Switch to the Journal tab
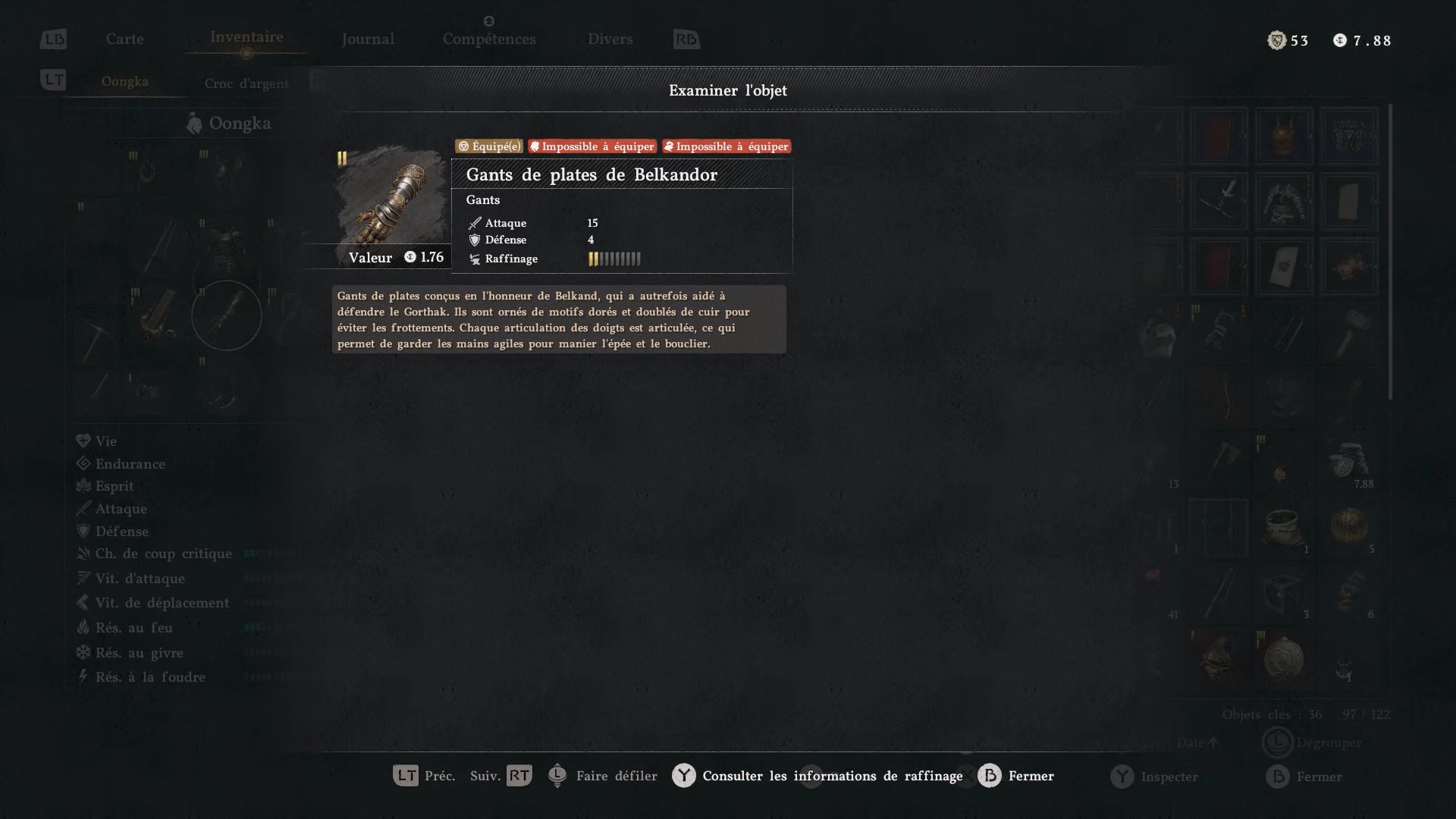Image resolution: width=1456 pixels, height=819 pixels. [x=368, y=39]
